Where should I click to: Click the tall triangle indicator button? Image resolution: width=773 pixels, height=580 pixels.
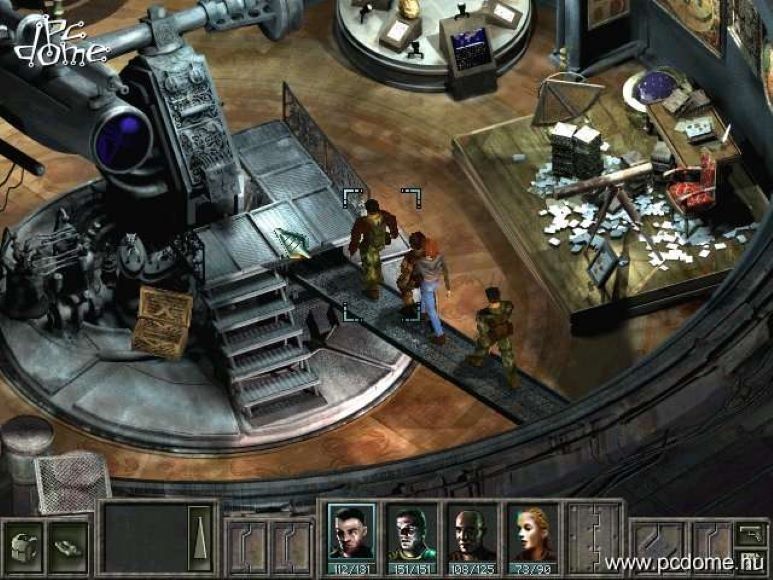tap(202, 537)
